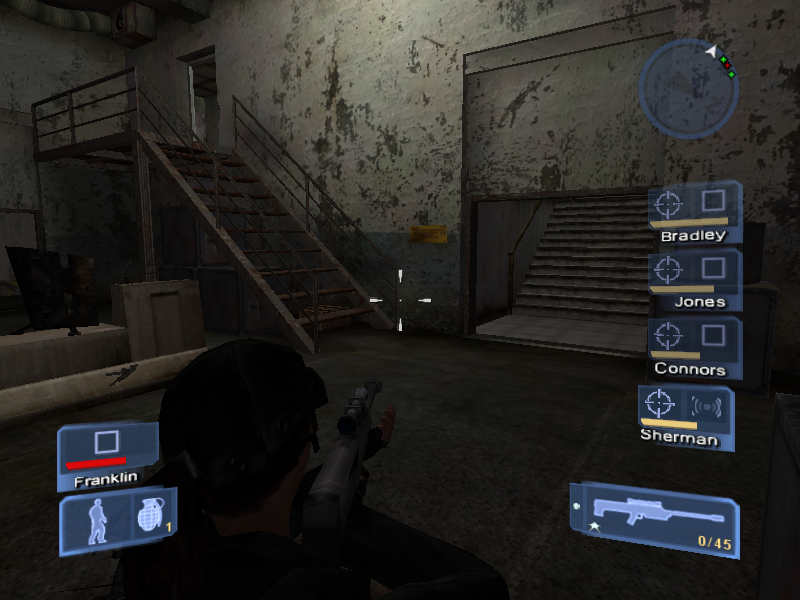Select Connors in the squad list
The height and width of the screenshot is (600, 800).
tap(694, 346)
